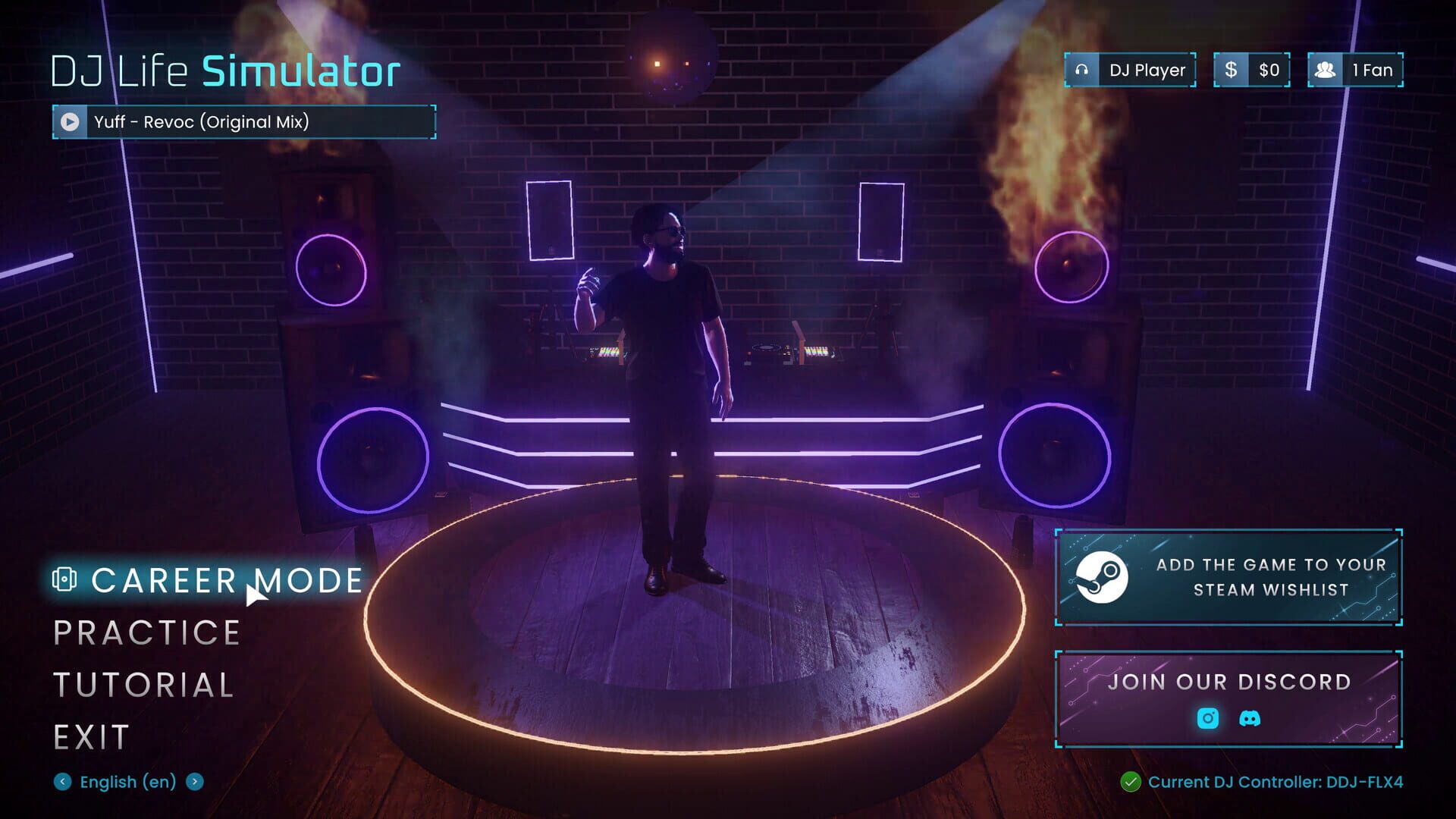Screen dimensions: 1456x819
Task: Click the fans icon next to "1 Fan"
Action: coord(1326,70)
